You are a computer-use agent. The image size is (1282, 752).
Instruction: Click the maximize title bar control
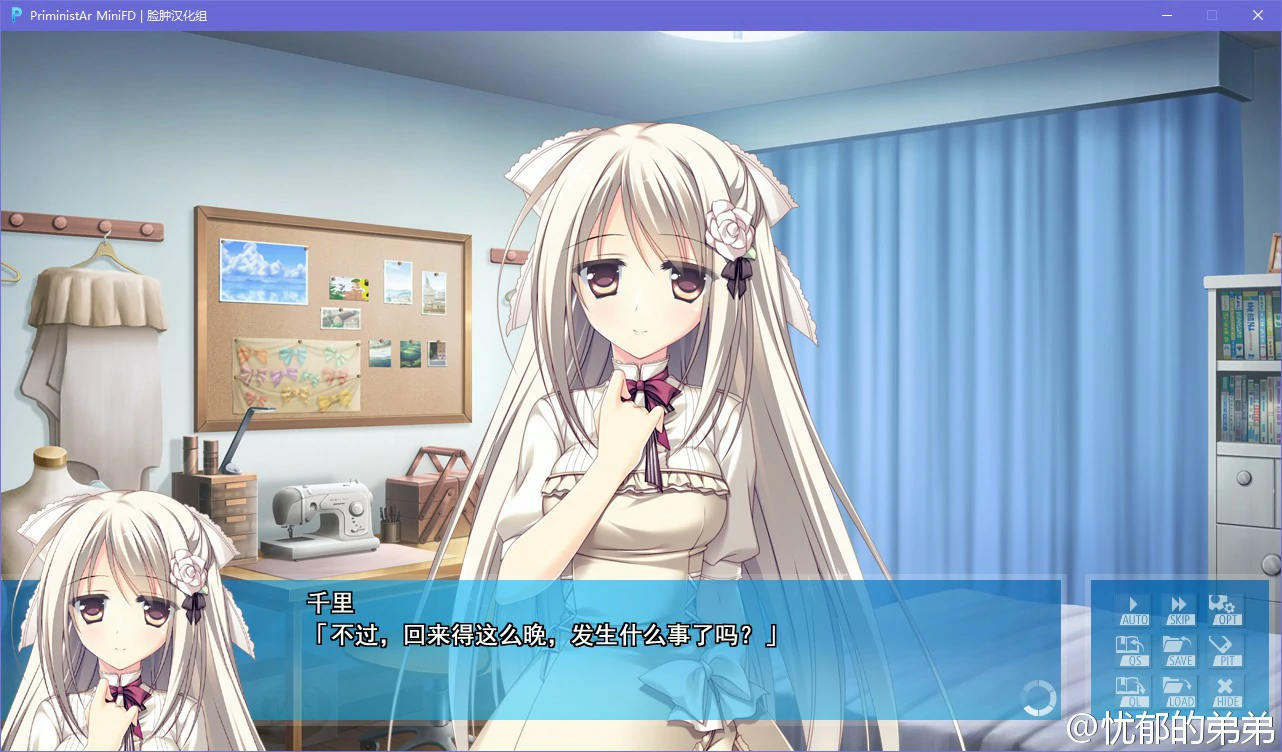coord(1211,15)
